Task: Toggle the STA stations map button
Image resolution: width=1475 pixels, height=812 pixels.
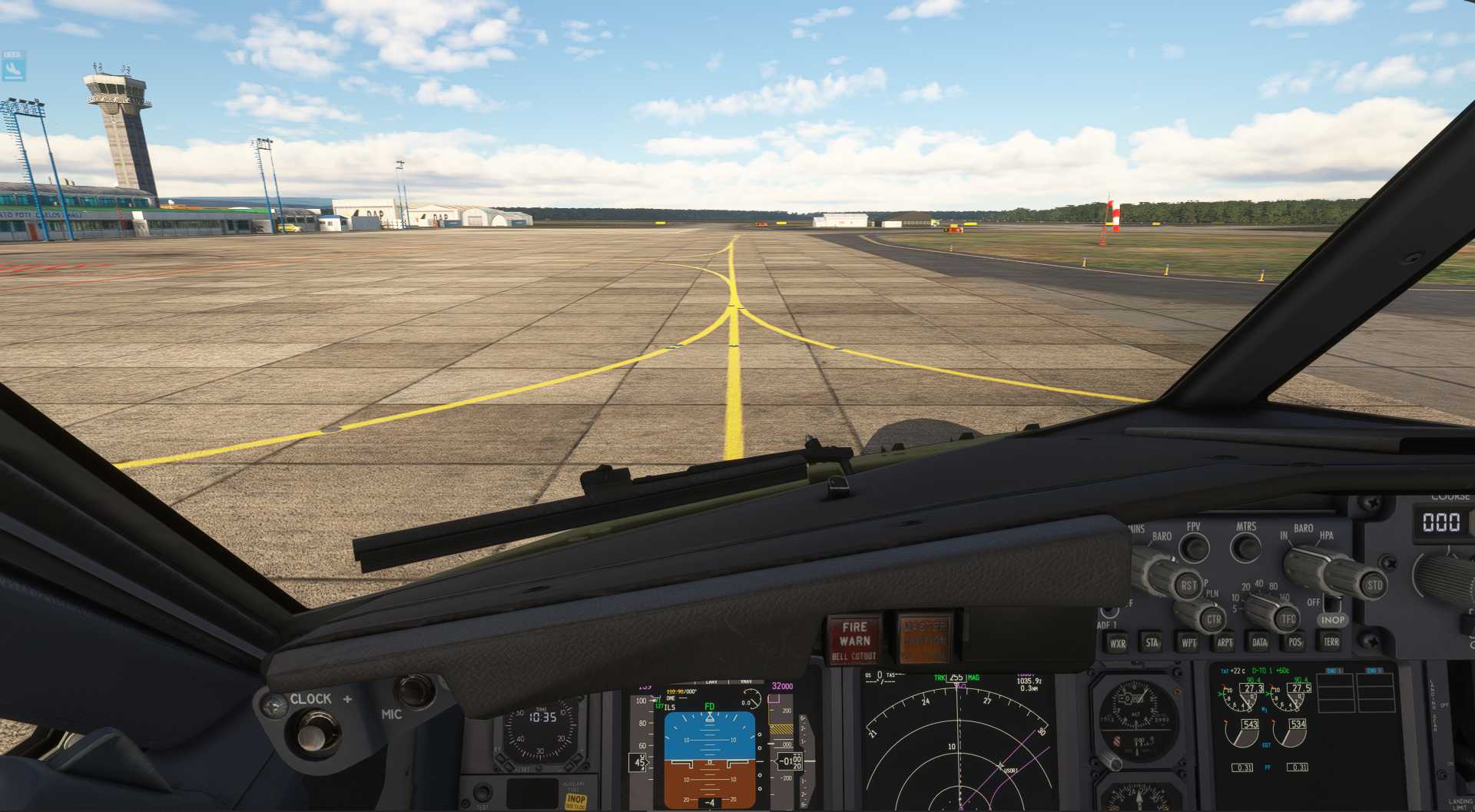Action: click(1152, 642)
